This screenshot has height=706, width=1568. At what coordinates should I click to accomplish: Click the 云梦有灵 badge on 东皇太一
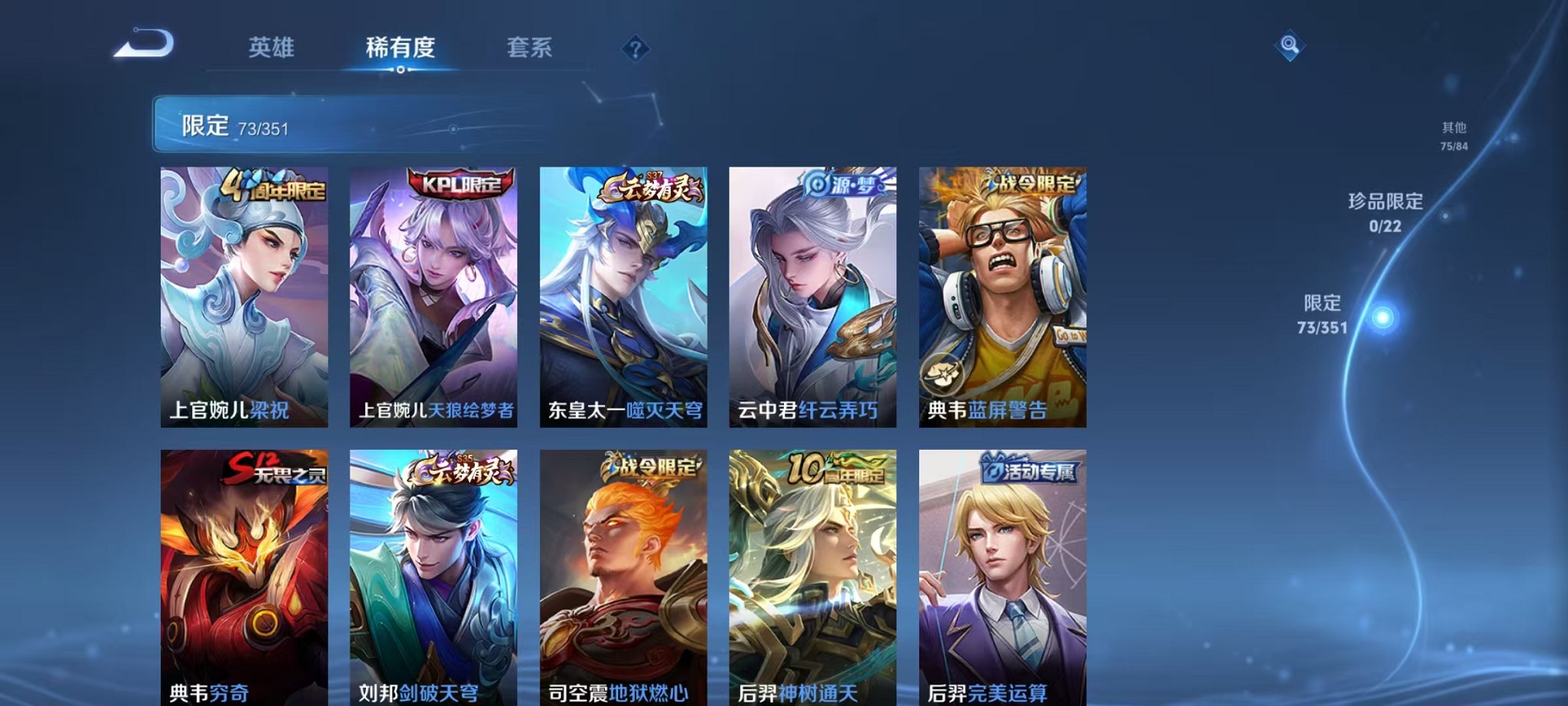(649, 187)
